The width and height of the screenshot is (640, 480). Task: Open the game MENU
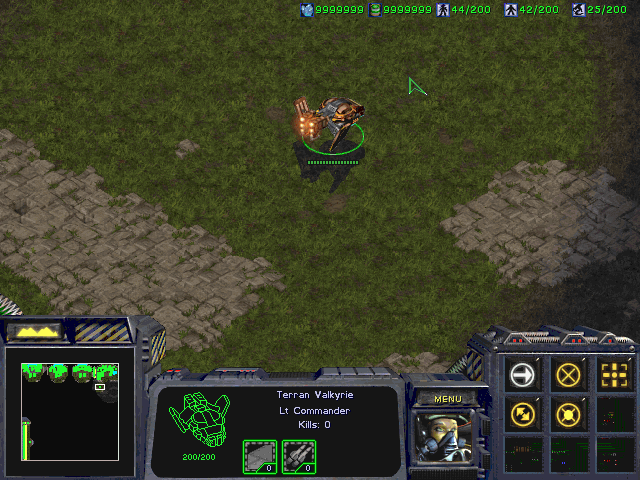(x=447, y=398)
